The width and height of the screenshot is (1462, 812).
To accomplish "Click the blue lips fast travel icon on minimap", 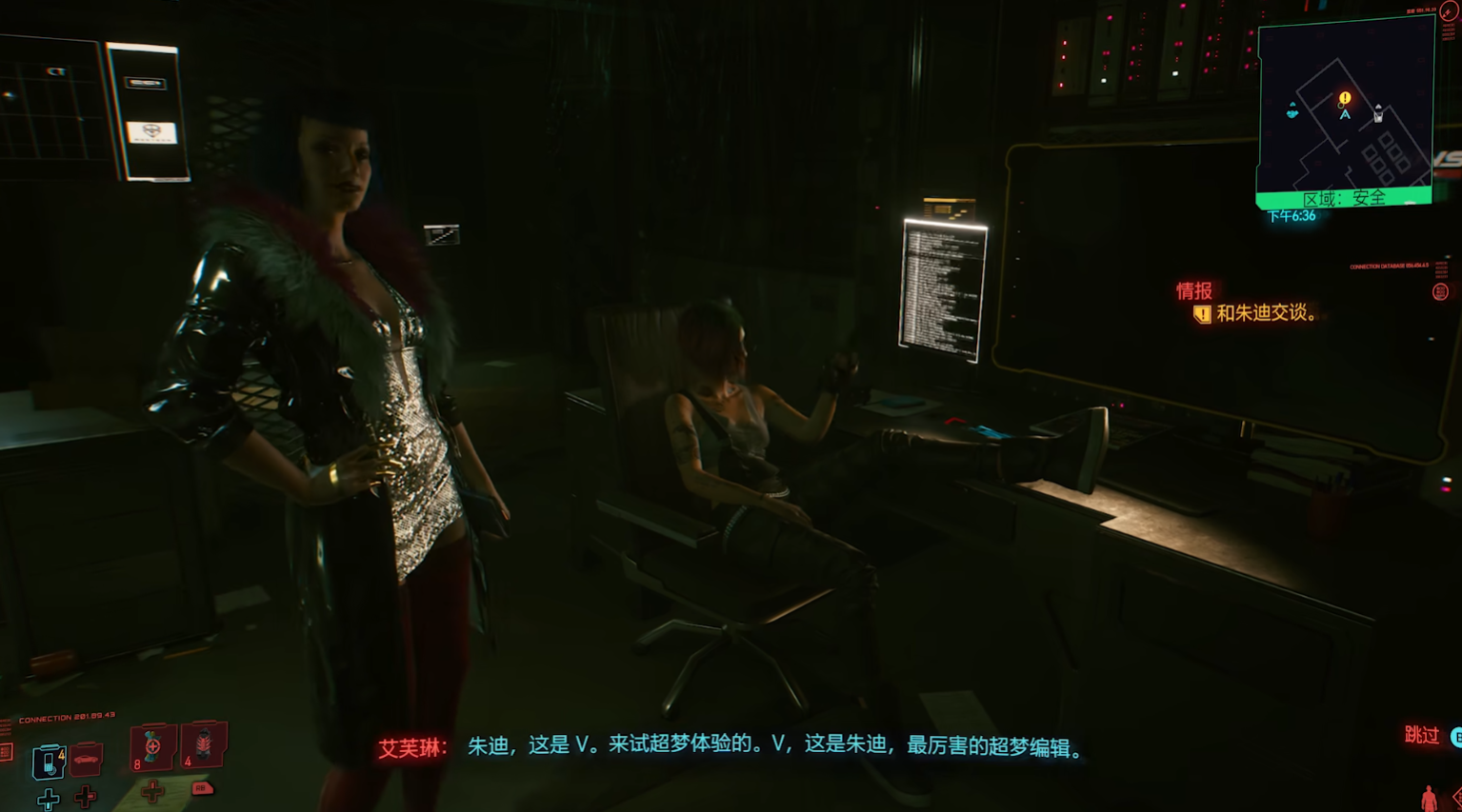I will pyautogui.click(x=1292, y=111).
